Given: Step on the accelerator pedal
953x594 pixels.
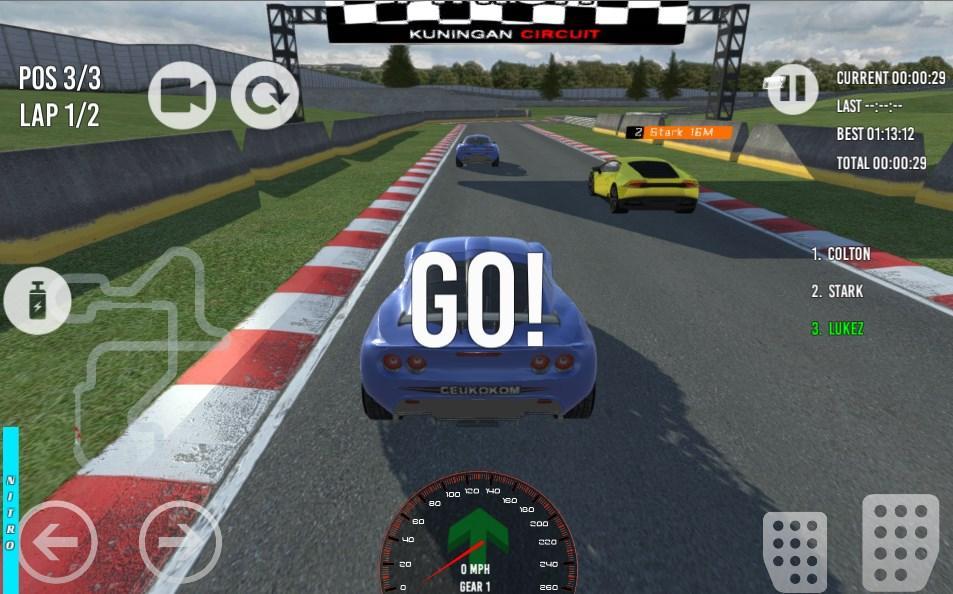Looking at the screenshot, I should 900,541.
